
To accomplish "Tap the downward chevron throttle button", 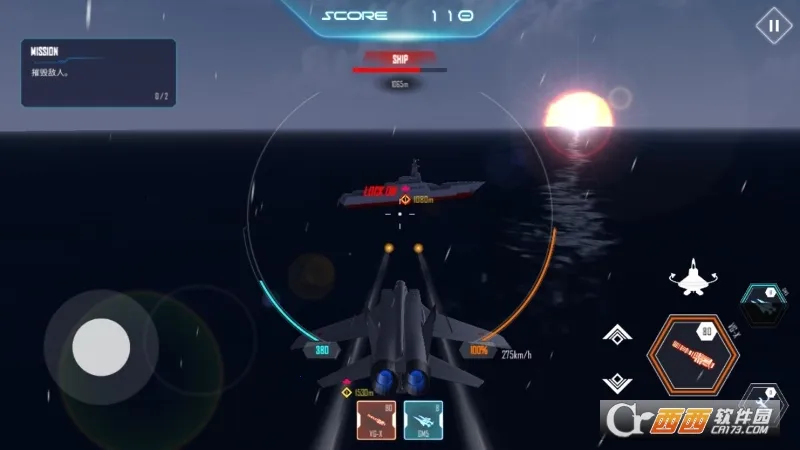I will [x=616, y=381].
